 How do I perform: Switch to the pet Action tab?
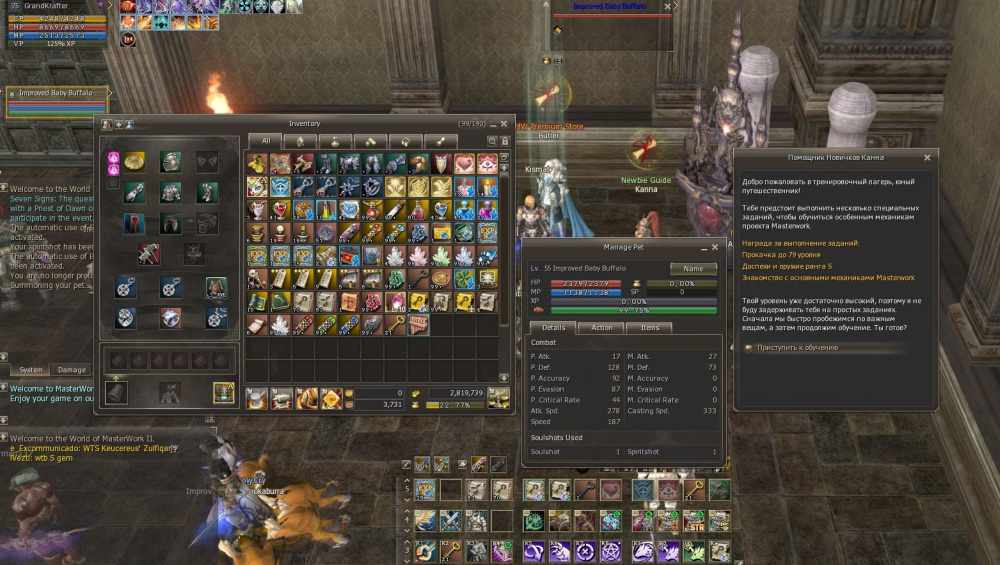click(x=601, y=327)
